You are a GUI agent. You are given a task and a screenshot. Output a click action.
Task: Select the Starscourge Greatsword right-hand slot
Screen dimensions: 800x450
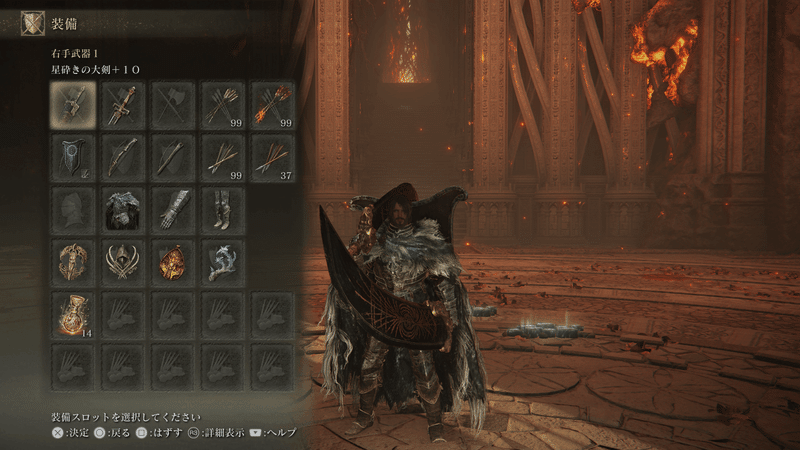73,104
